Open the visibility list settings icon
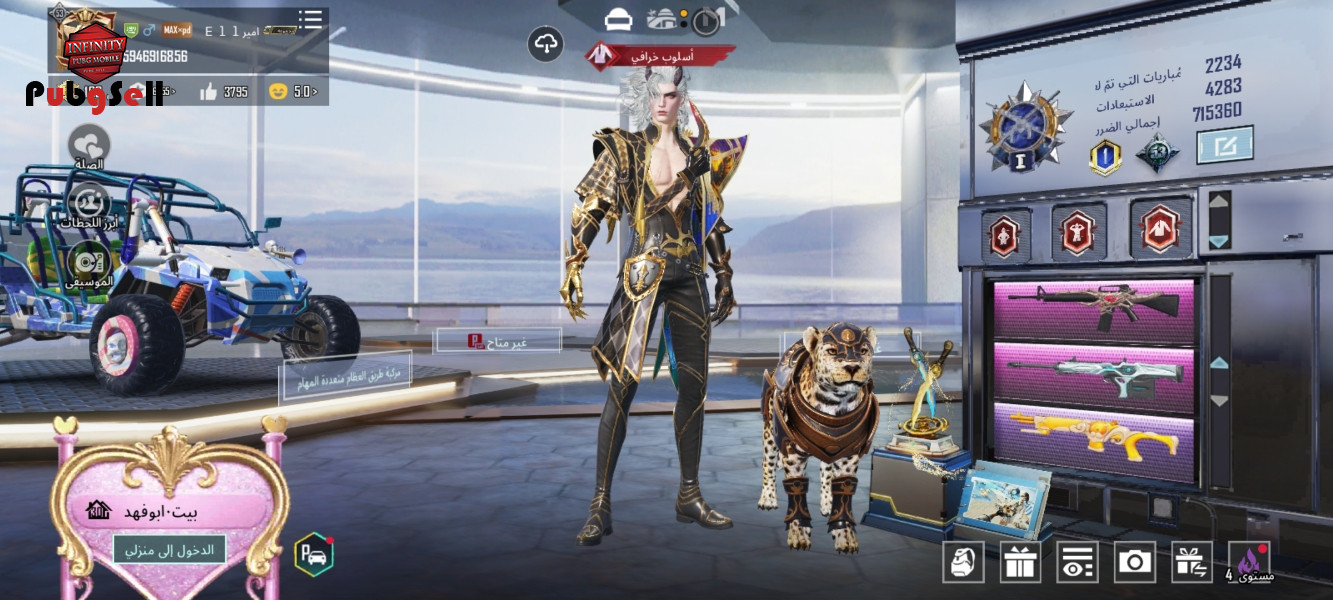Screen dimensions: 1333x600 pos(1077,562)
